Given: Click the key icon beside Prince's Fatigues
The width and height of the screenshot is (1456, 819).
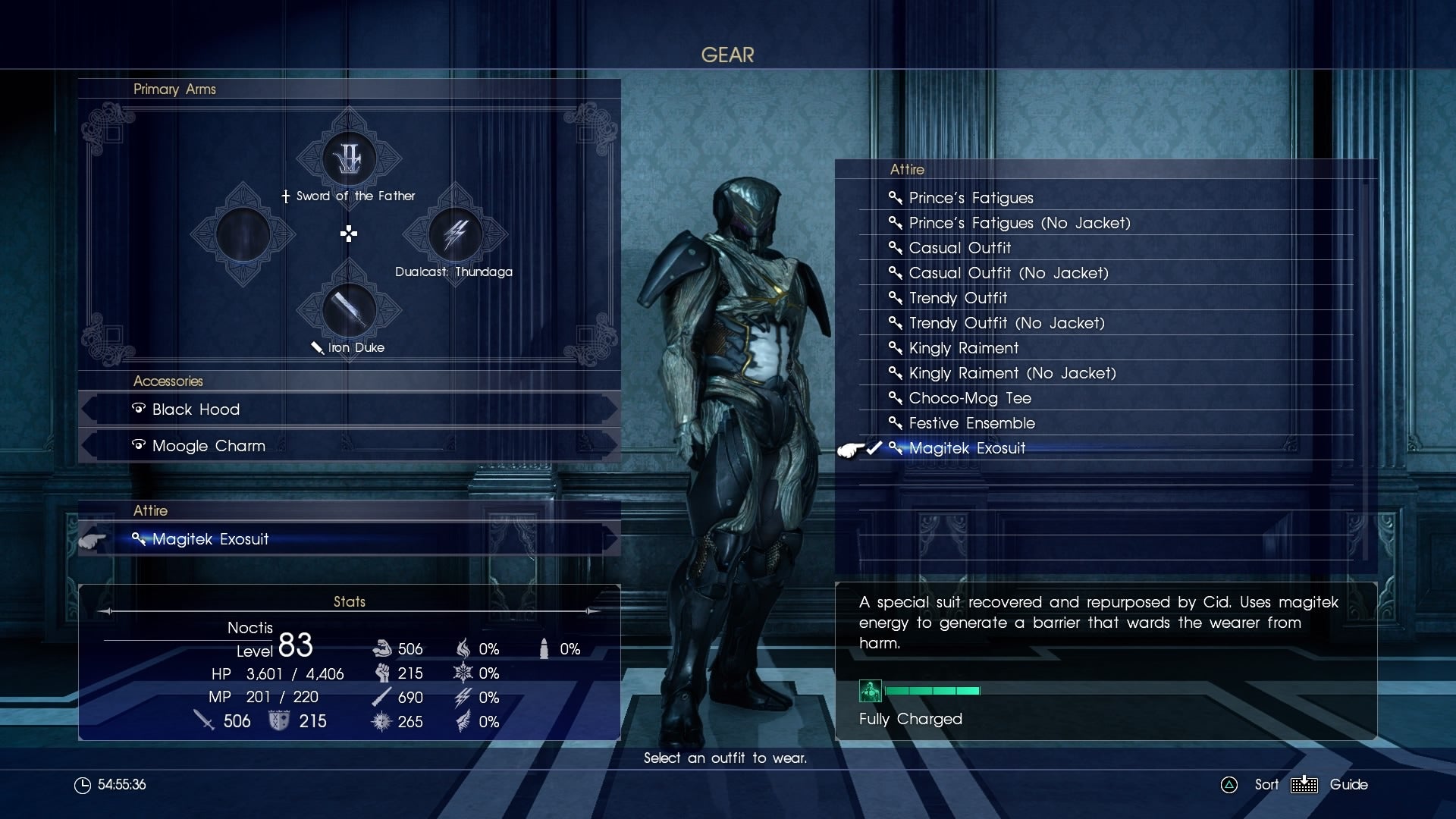Looking at the screenshot, I should coord(894,198).
